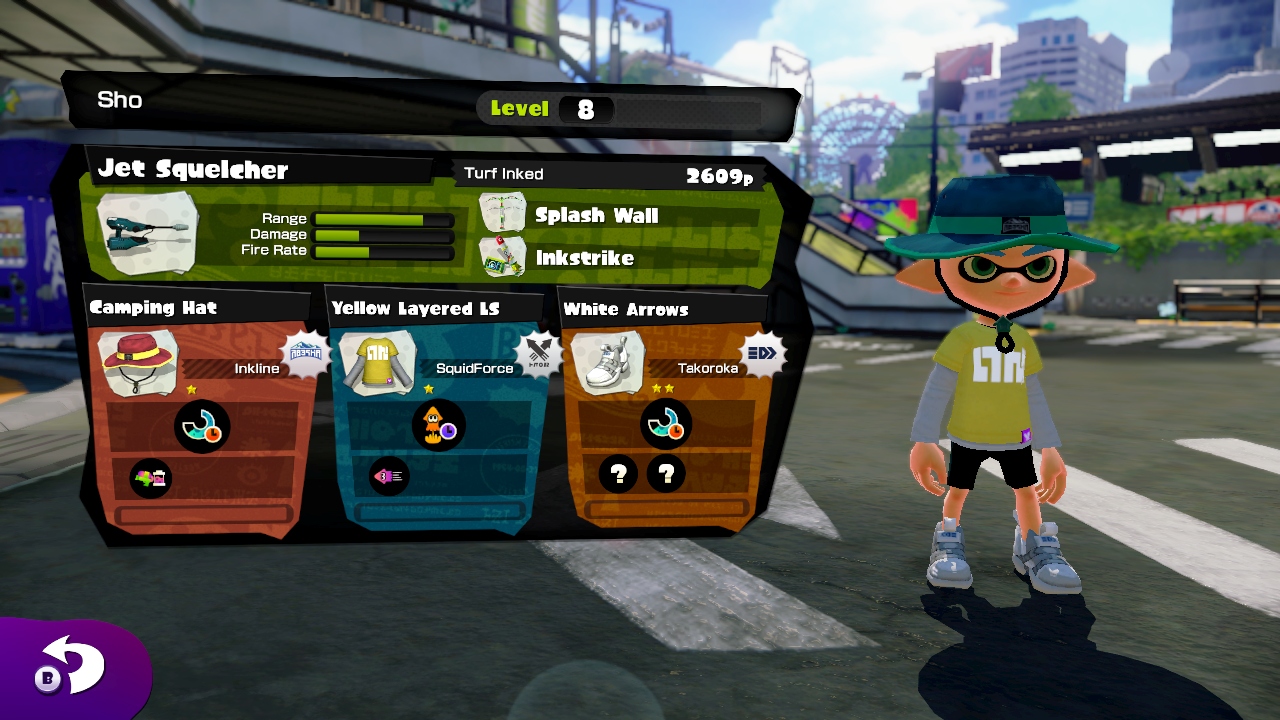Click the Yellow Layered LS sub ability icon

[388, 476]
